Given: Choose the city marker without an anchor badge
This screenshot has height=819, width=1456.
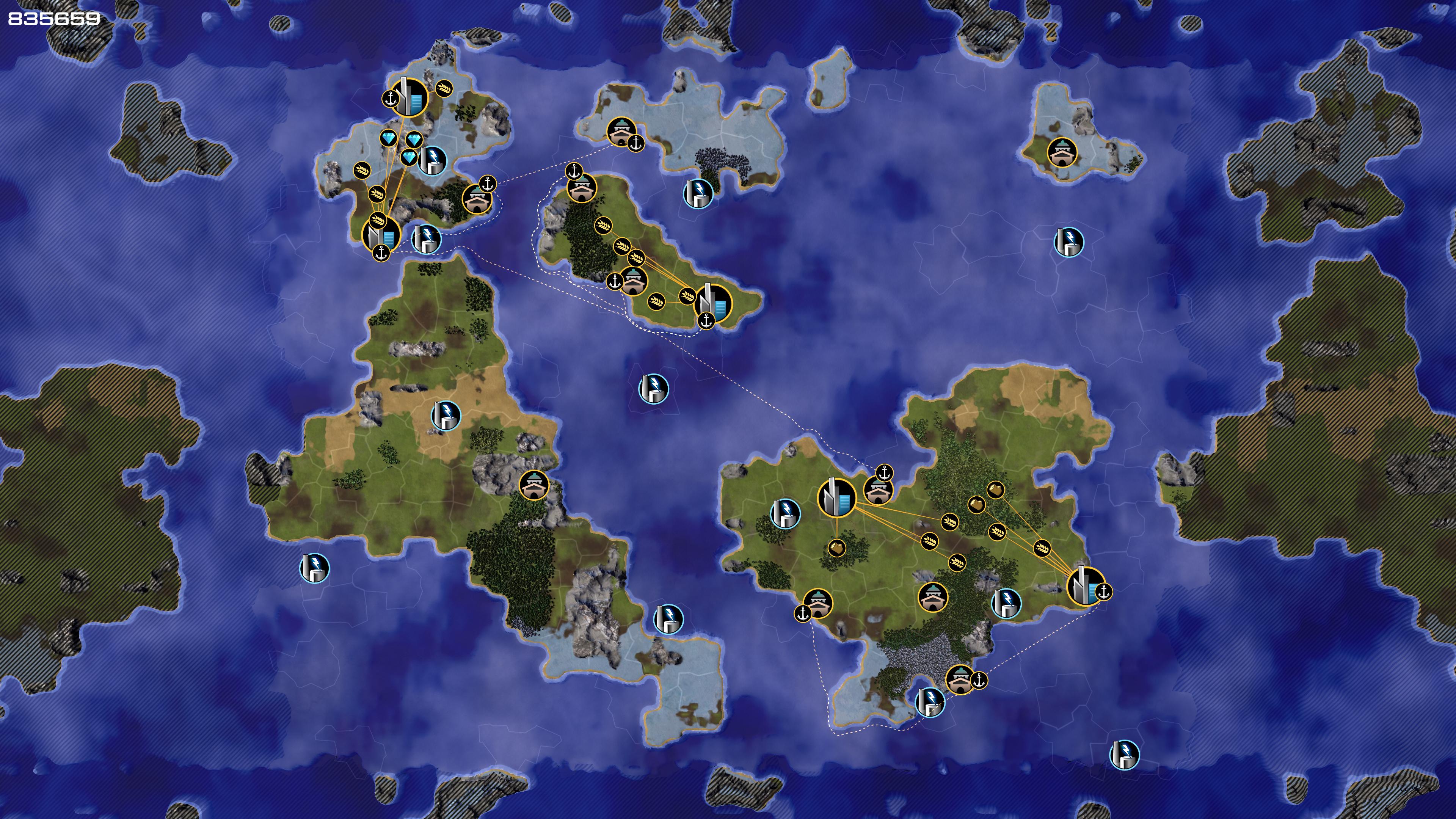Looking at the screenshot, I should click(836, 497).
